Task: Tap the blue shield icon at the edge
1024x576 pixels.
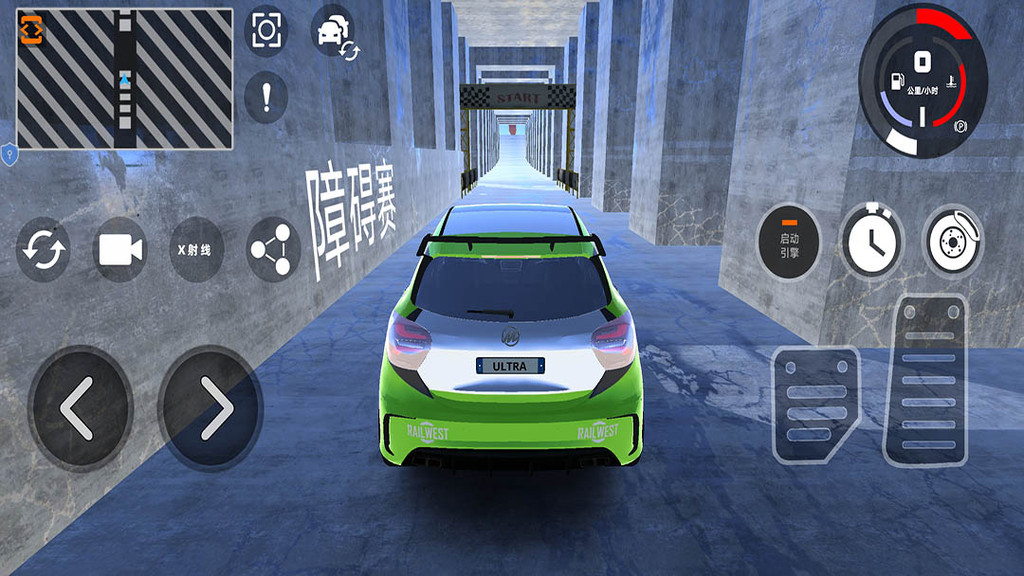Action: click(x=9, y=153)
